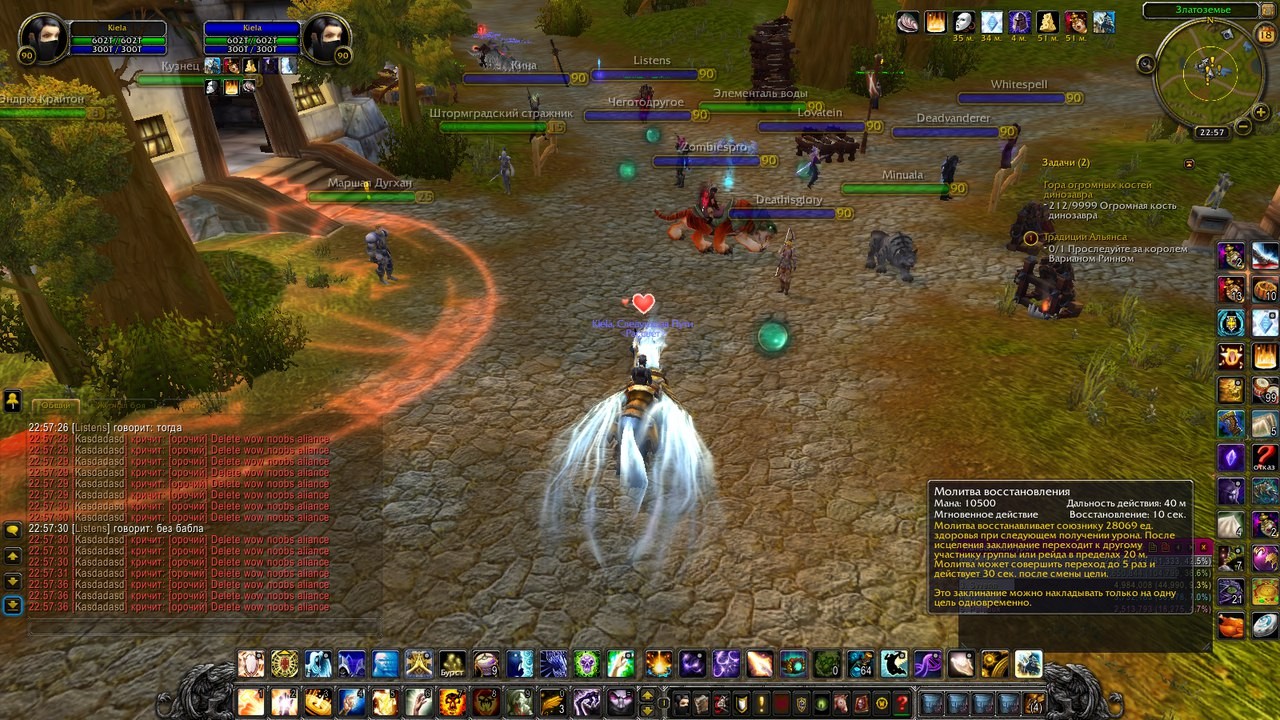Open the chat speech bubble menu
This screenshot has width=1280, height=720.
pos(12,529)
